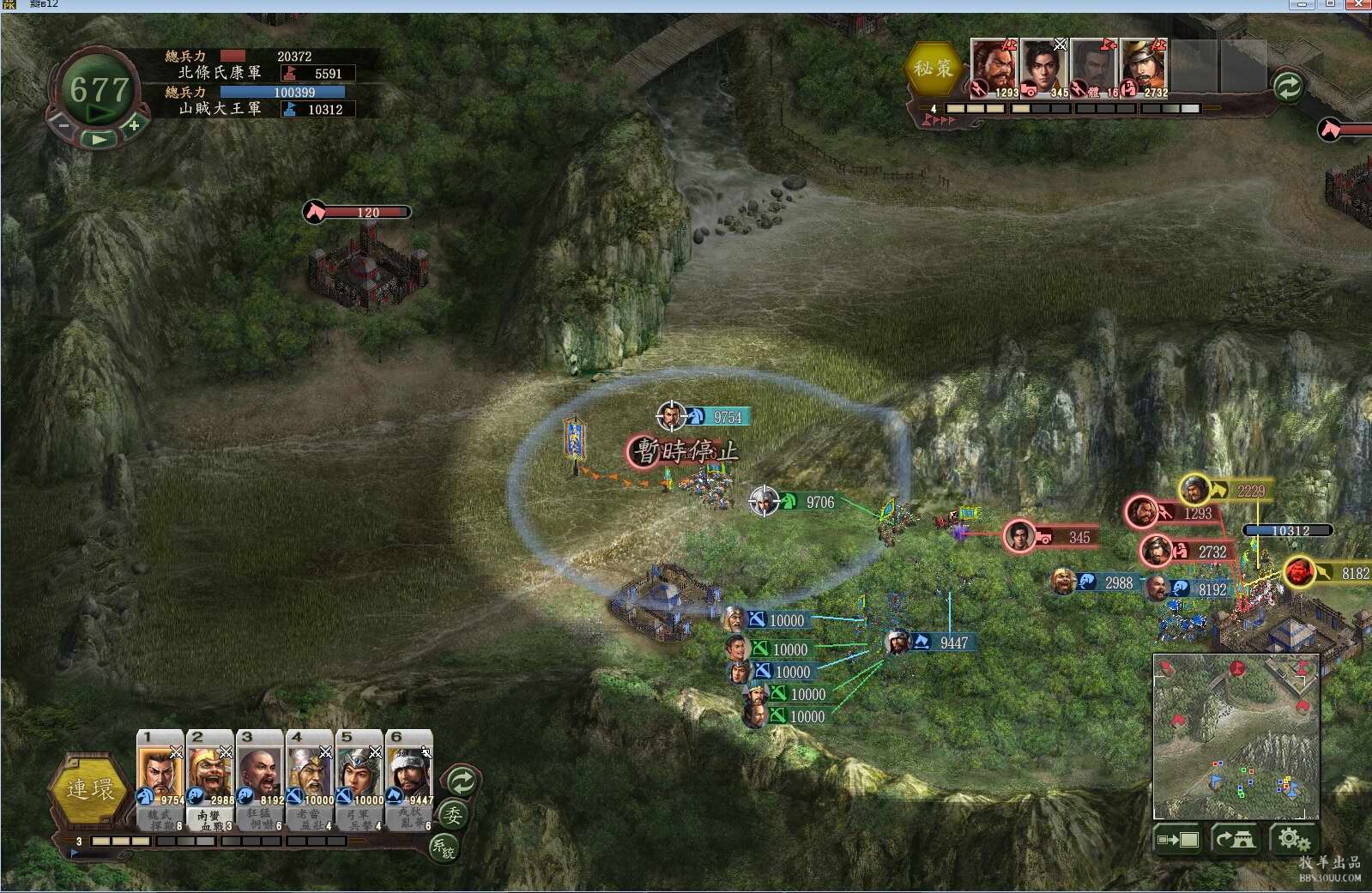The width and height of the screenshot is (1372, 893).
Task: Open the 秘策 secret strategy hexagon
Action: (x=933, y=68)
